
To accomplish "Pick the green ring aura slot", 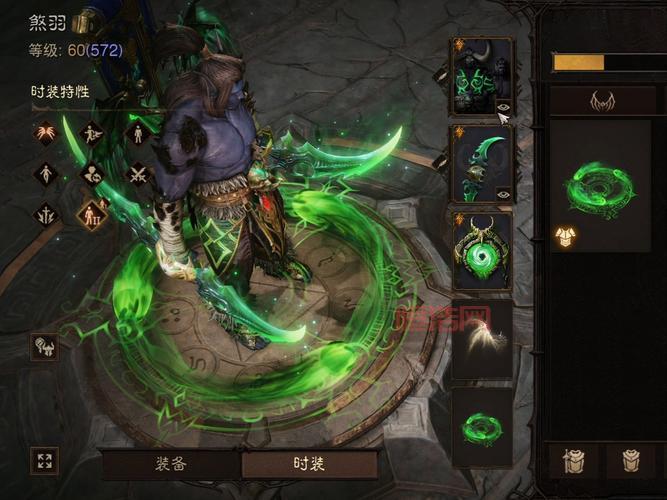I will pyautogui.click(x=481, y=427).
